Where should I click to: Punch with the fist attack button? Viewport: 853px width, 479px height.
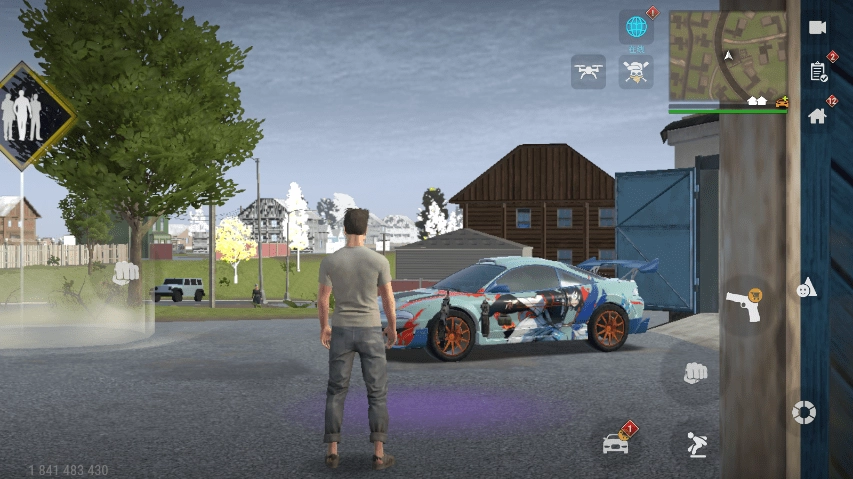693,372
